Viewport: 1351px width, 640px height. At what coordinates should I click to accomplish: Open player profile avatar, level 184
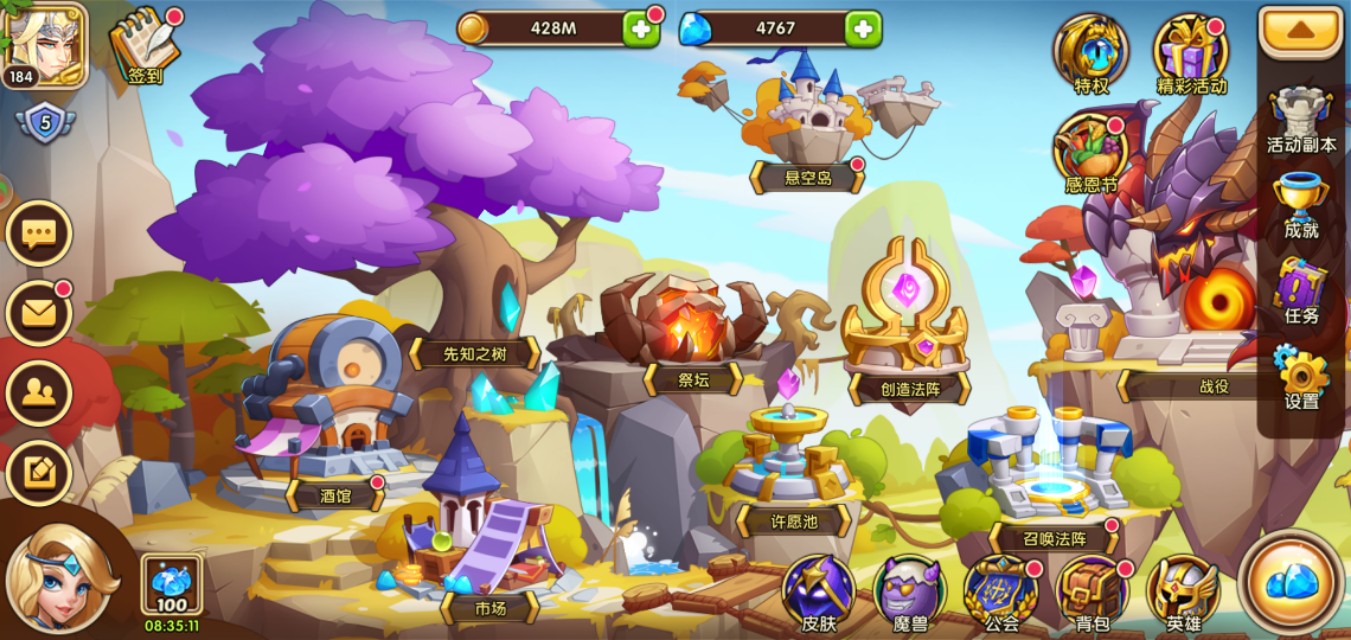[x=43, y=43]
